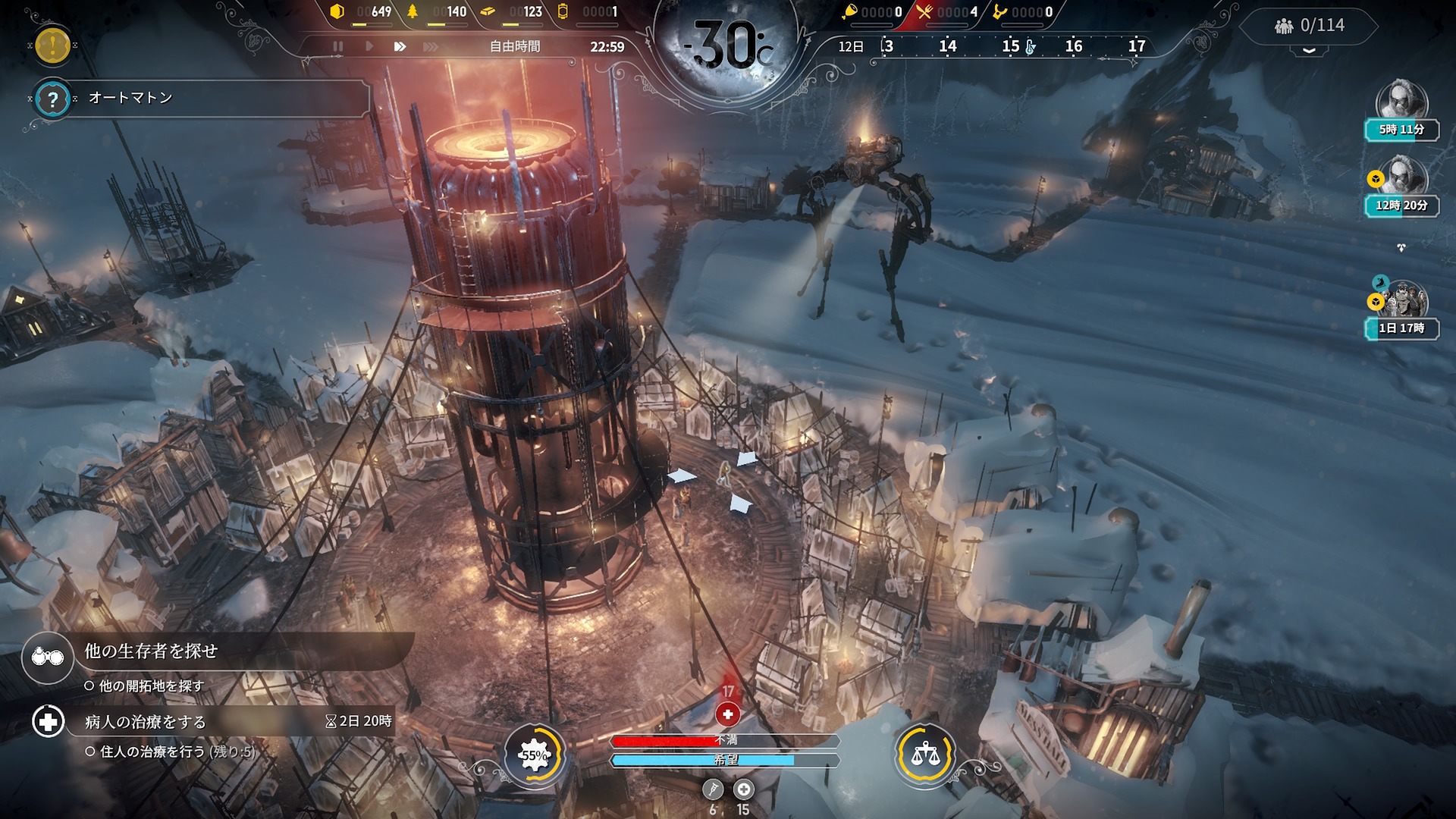Viewport: 1456px width, 819px height.
Task: Select the survivor group arriving in 1日 17時
Action: coord(1403,300)
